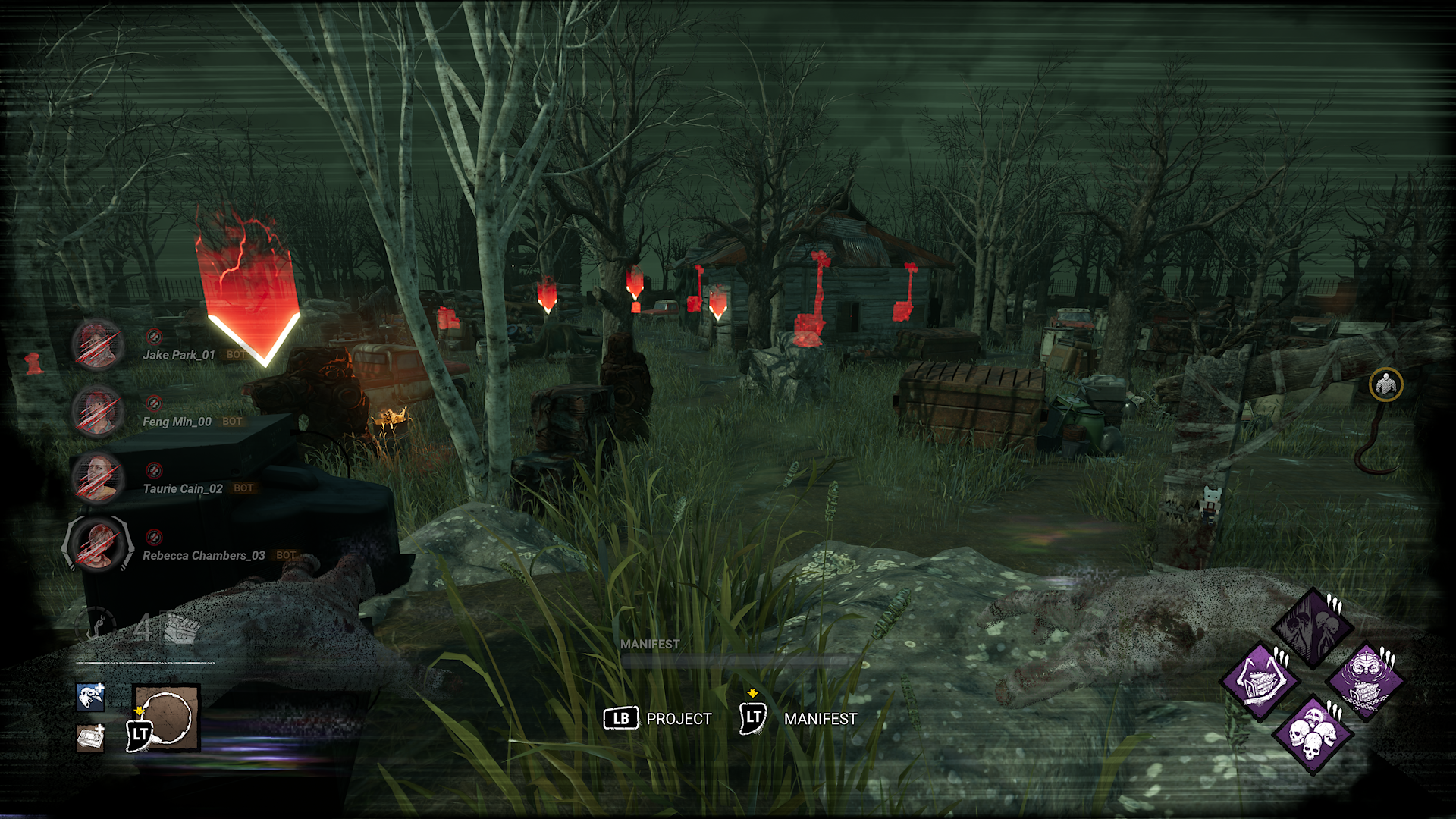The image size is (1456, 819).
Task: Select the blue skull add-on icon
Action: 89,698
